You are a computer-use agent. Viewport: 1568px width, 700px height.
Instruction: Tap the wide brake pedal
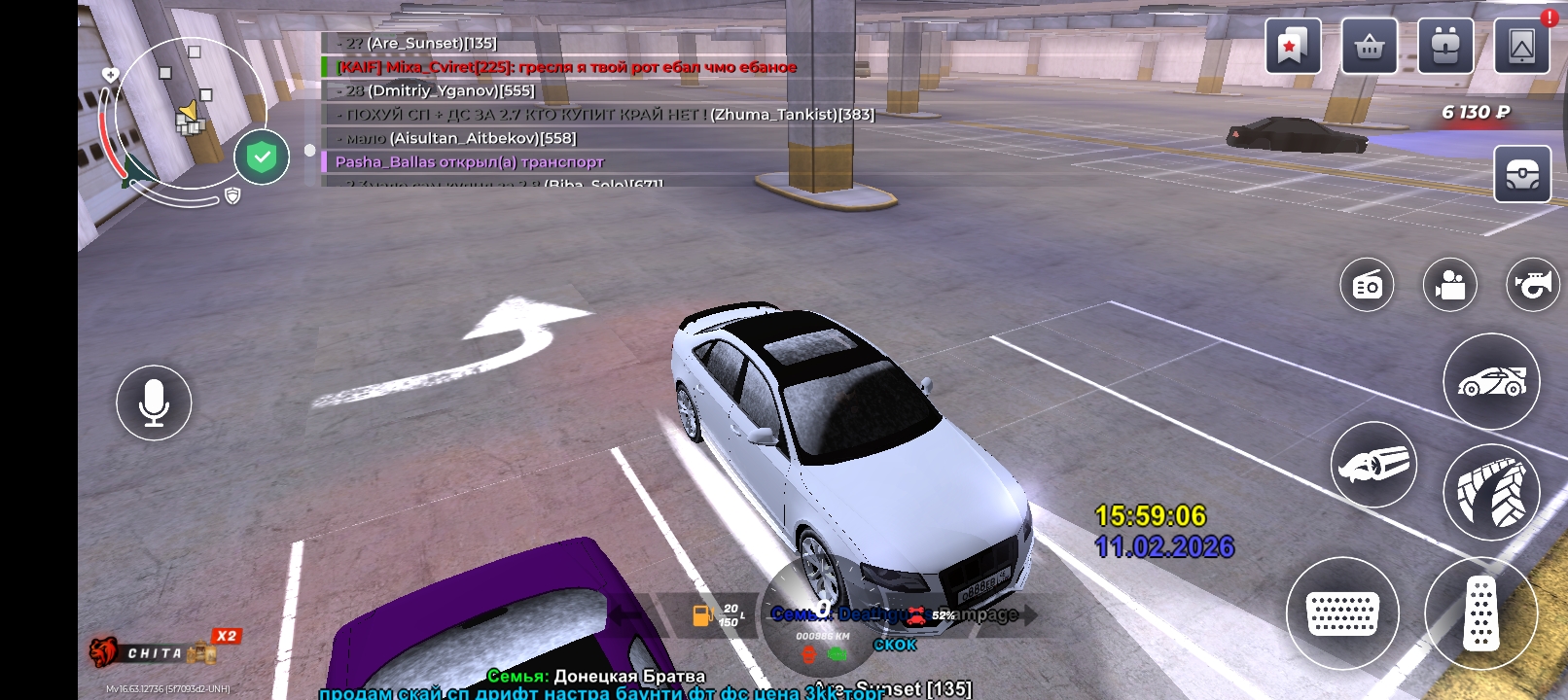[1342, 613]
